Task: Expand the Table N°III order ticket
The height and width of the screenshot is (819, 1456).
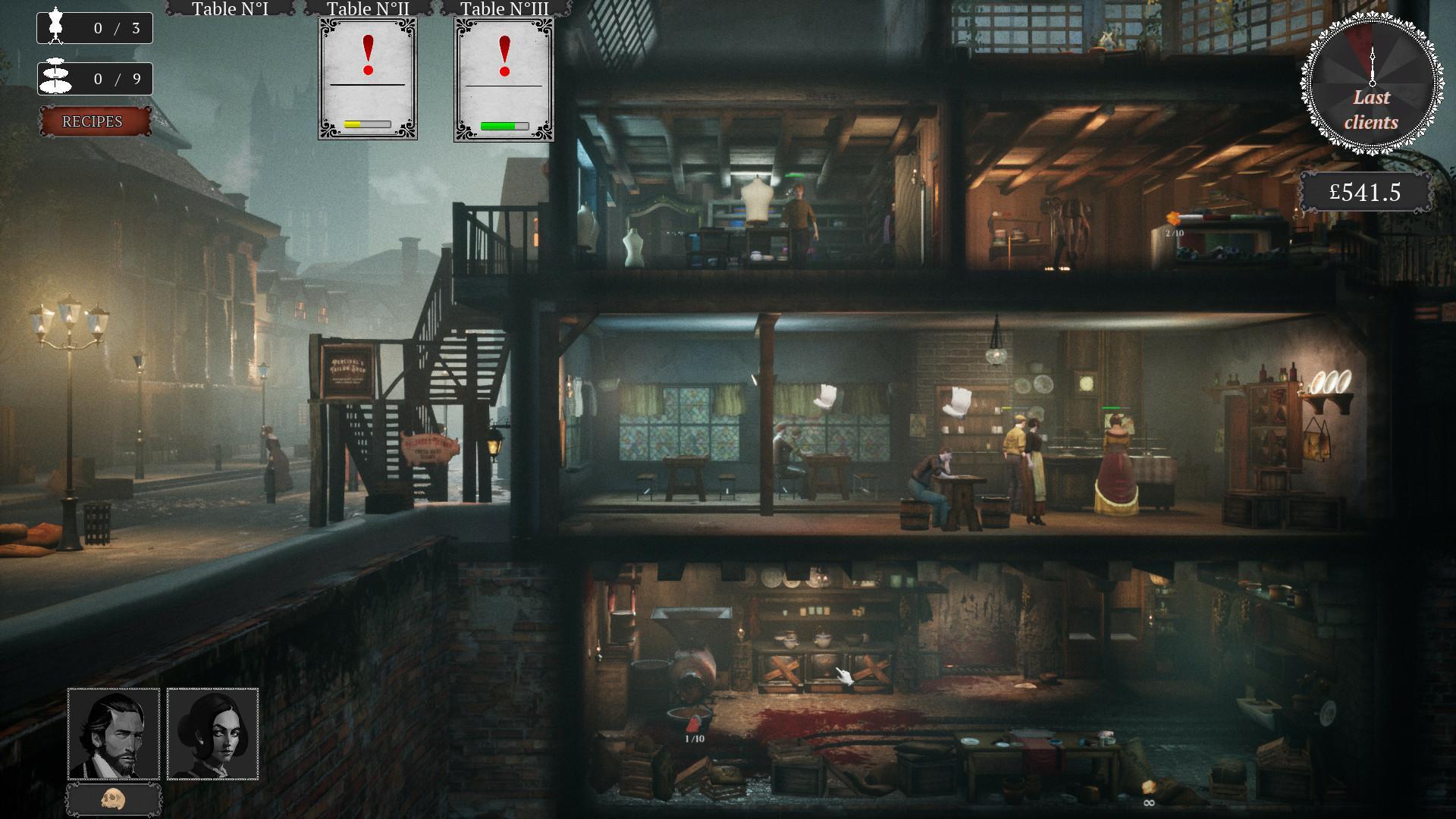Action: [504, 80]
